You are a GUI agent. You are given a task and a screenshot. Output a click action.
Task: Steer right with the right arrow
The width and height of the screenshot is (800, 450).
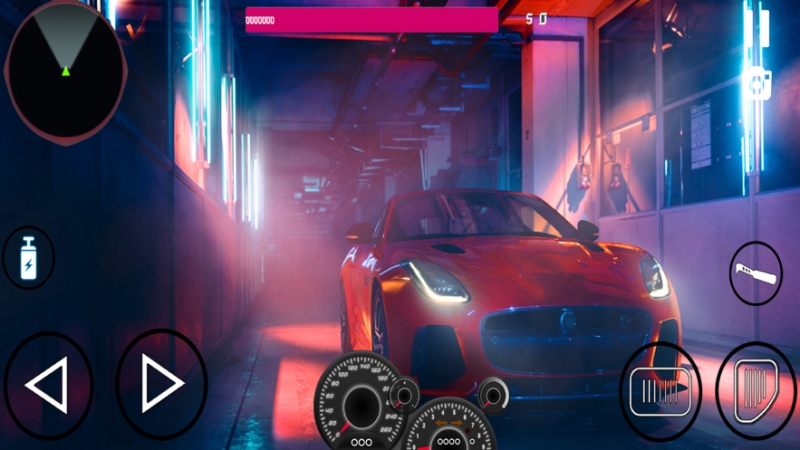pyautogui.click(x=161, y=384)
